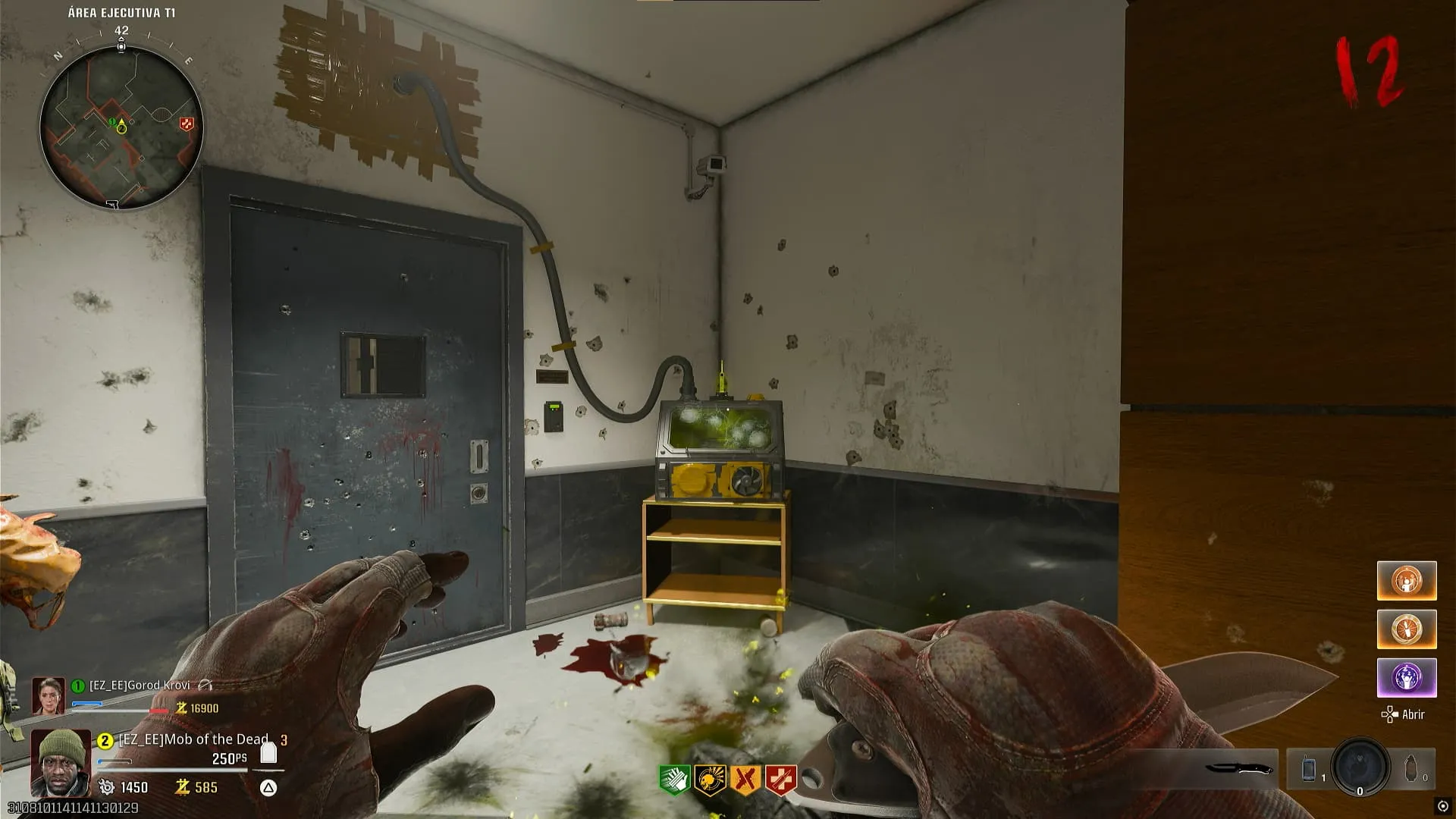This screenshot has width=1456, height=819.
Task: Click the orange X perk icon
Action: 745,779
